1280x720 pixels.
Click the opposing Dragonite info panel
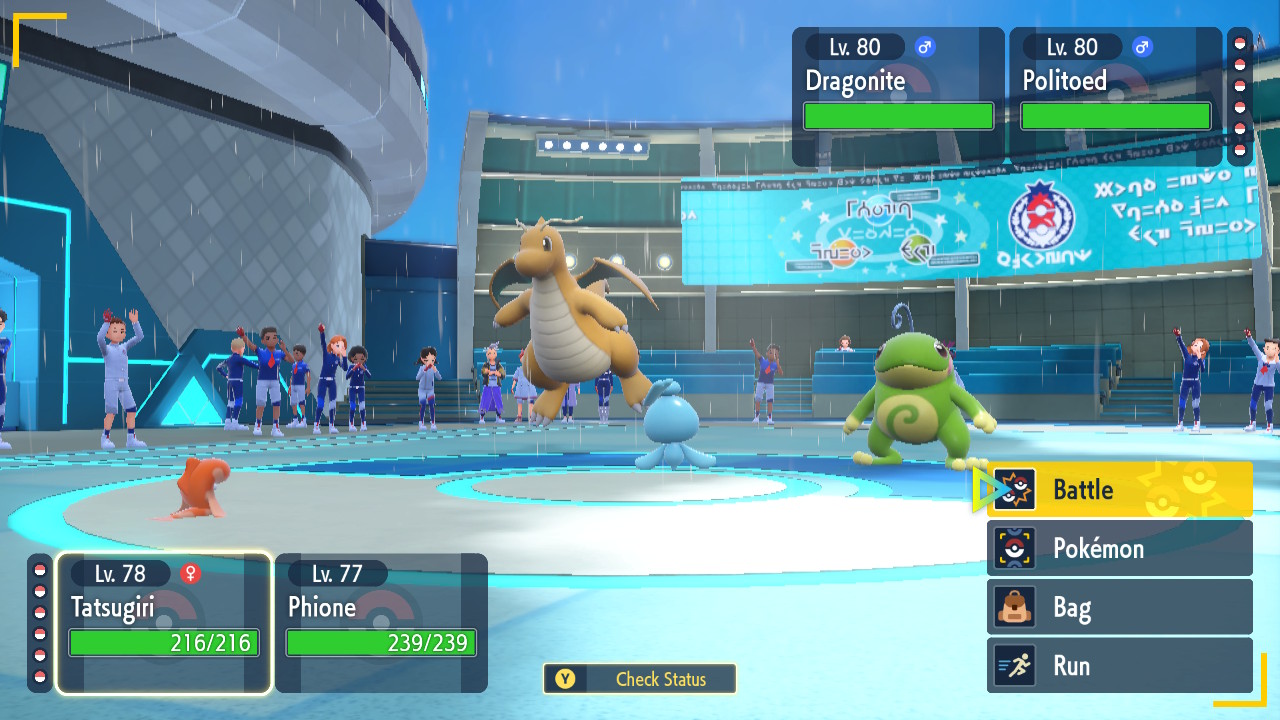click(898, 96)
